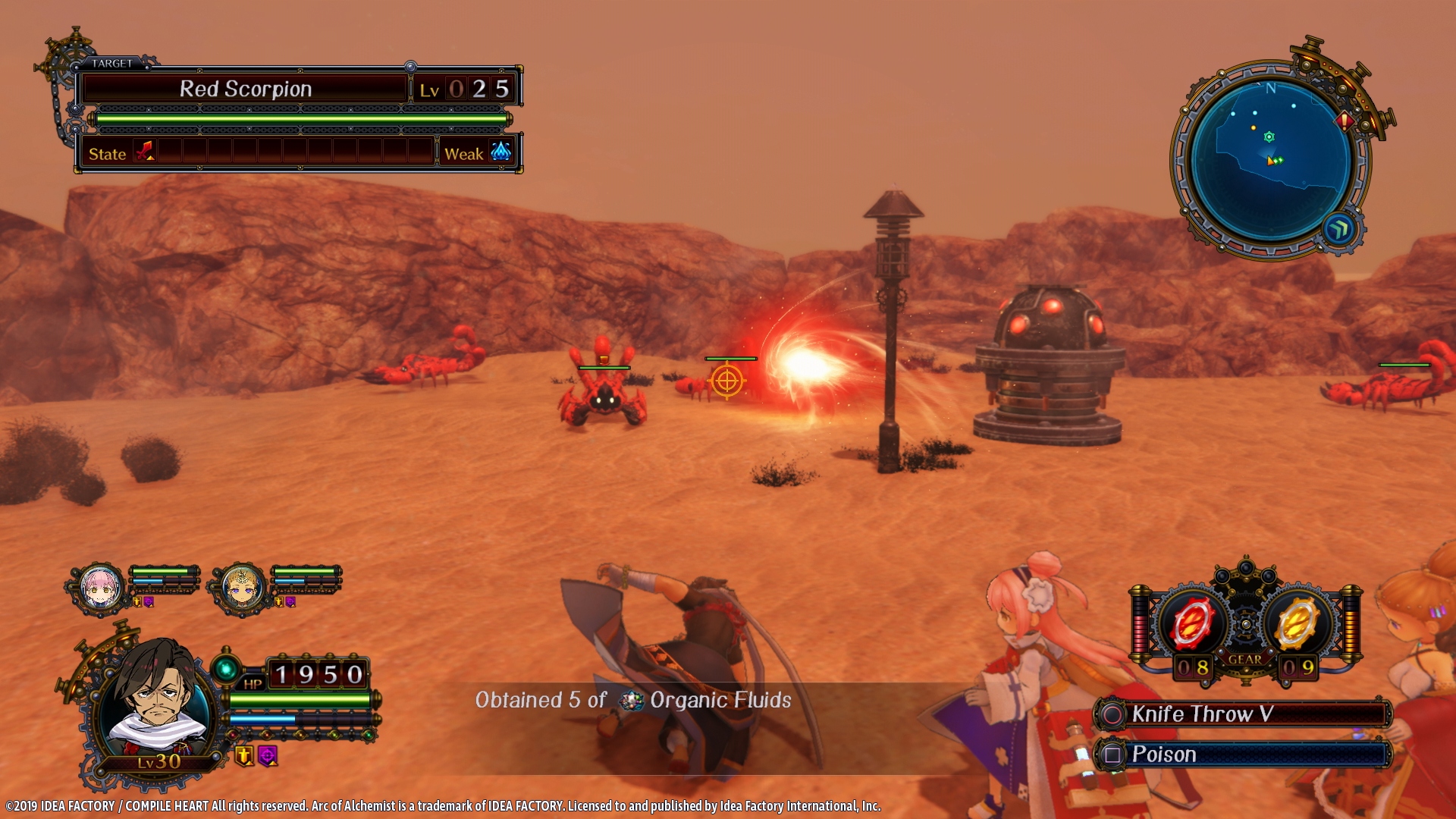Click the yellow shield buff icon
The height and width of the screenshot is (819, 1456).
click(244, 755)
